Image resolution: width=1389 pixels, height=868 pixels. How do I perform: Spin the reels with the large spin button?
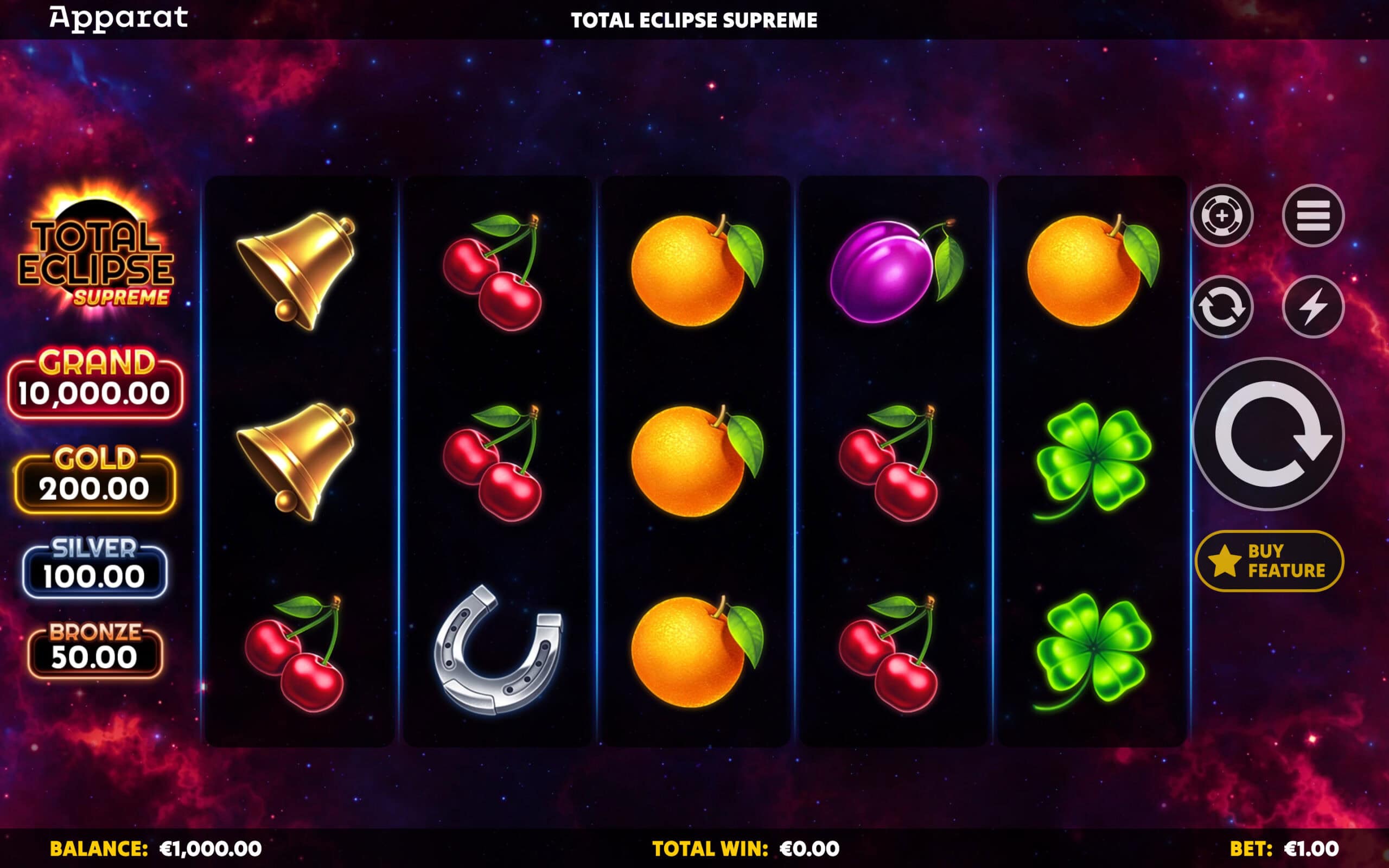pos(1268,434)
